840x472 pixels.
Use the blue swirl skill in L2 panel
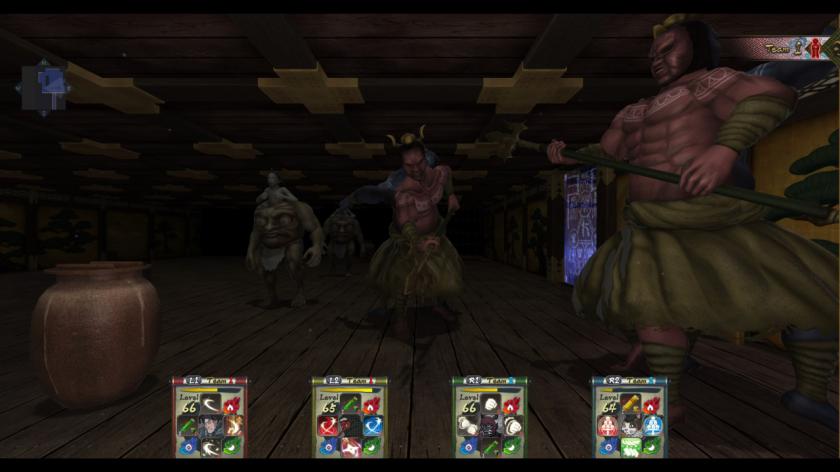tap(372, 425)
